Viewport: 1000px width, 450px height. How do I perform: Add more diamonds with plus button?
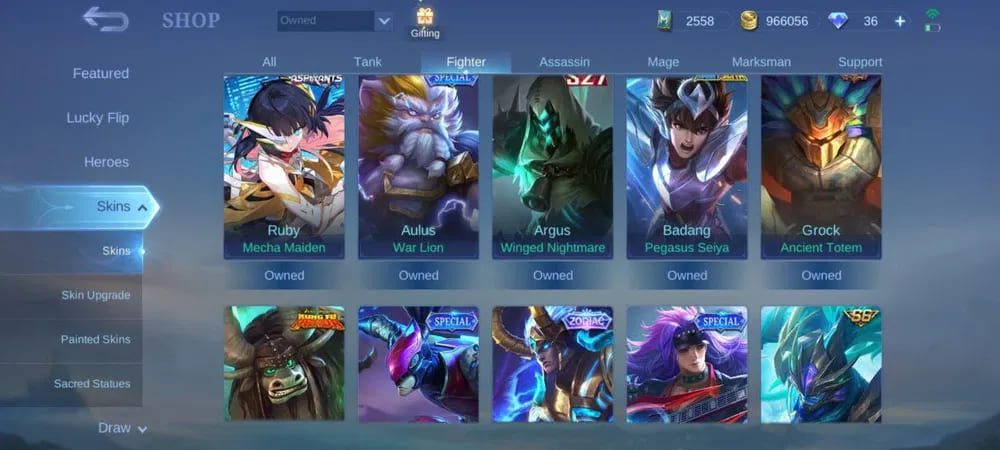tap(900, 21)
